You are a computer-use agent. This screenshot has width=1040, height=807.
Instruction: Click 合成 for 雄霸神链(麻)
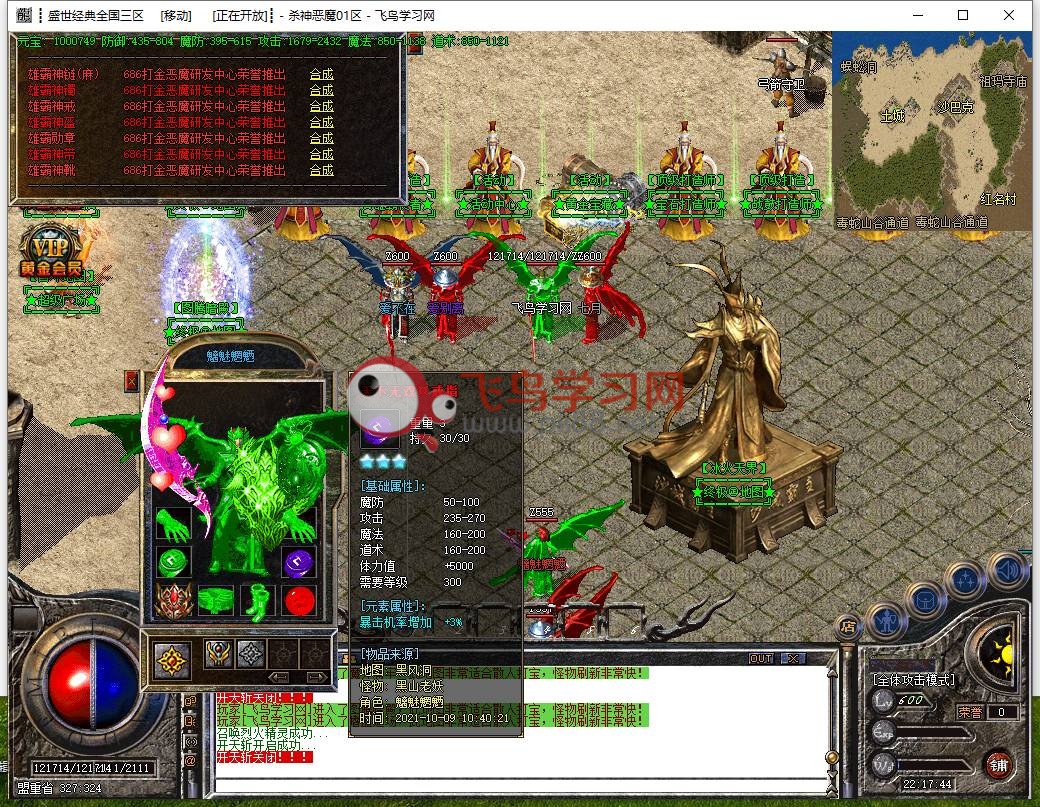pyautogui.click(x=321, y=74)
